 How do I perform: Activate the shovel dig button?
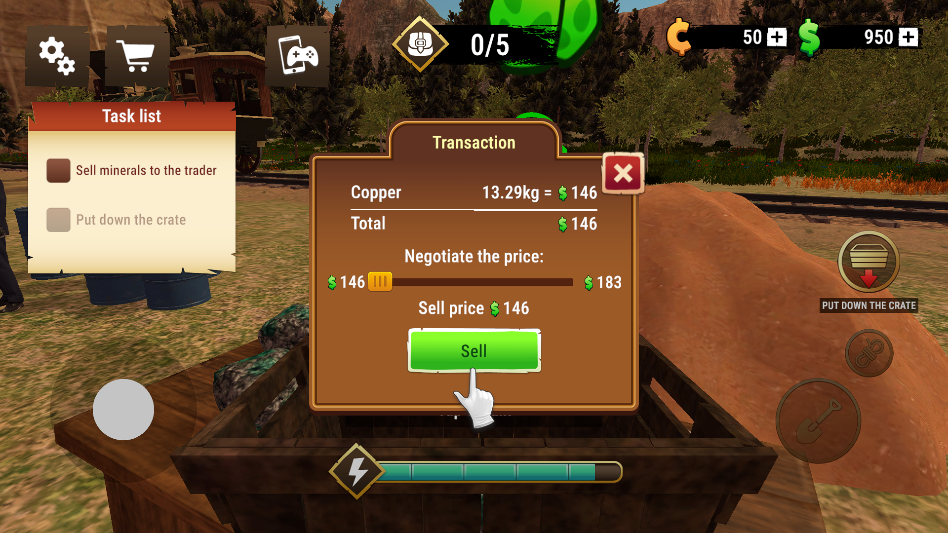coord(817,420)
